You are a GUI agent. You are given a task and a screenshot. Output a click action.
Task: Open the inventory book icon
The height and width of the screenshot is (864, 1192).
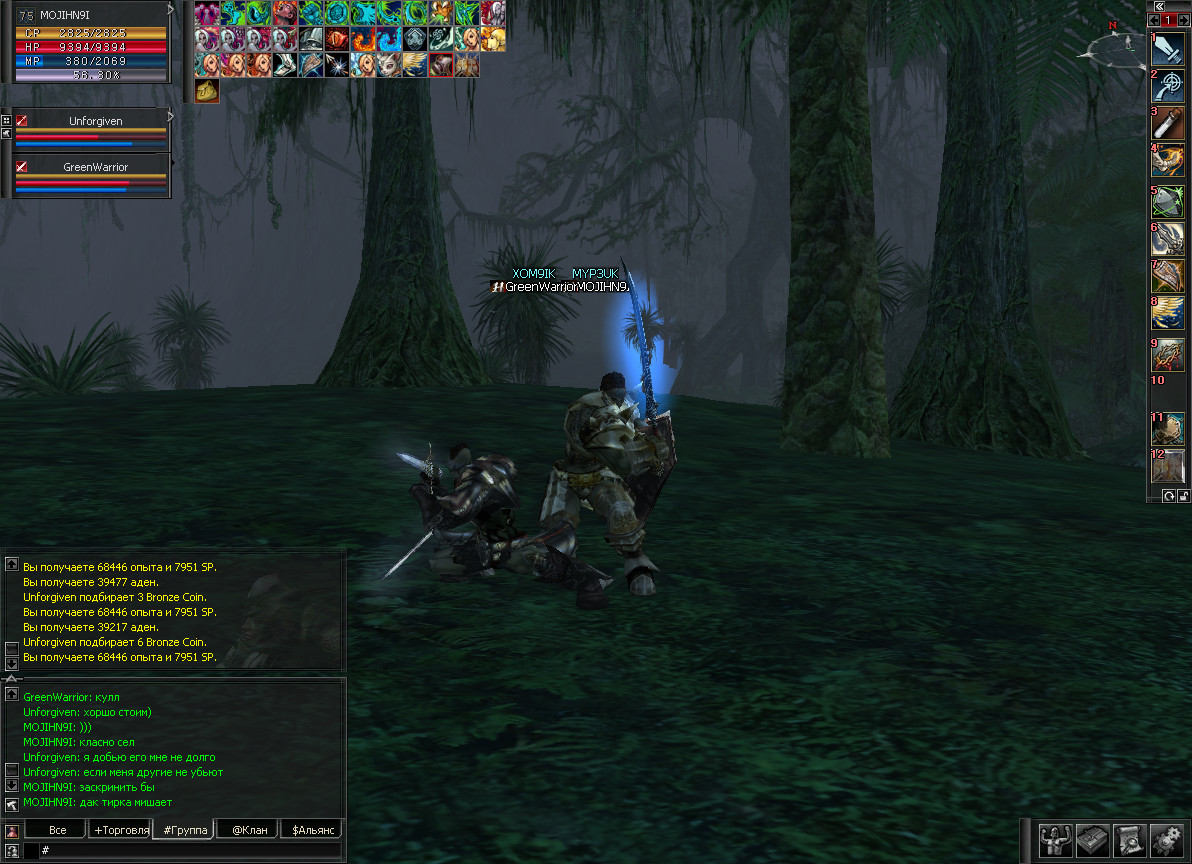pyautogui.click(x=1092, y=841)
